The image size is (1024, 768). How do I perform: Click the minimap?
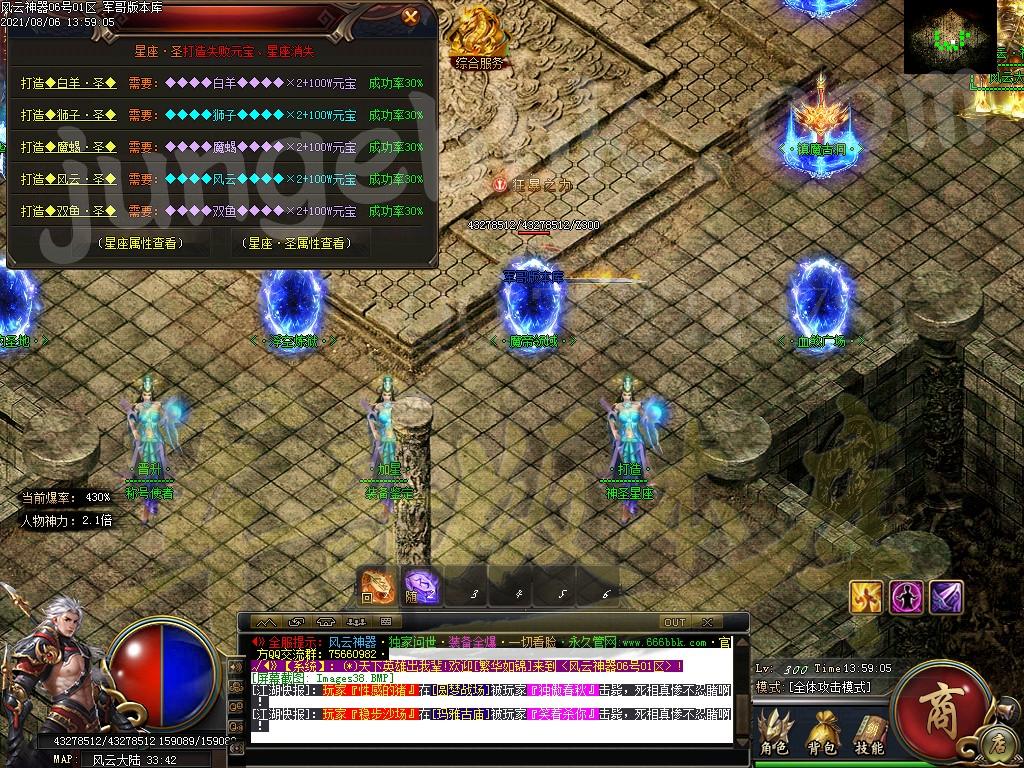950,37
